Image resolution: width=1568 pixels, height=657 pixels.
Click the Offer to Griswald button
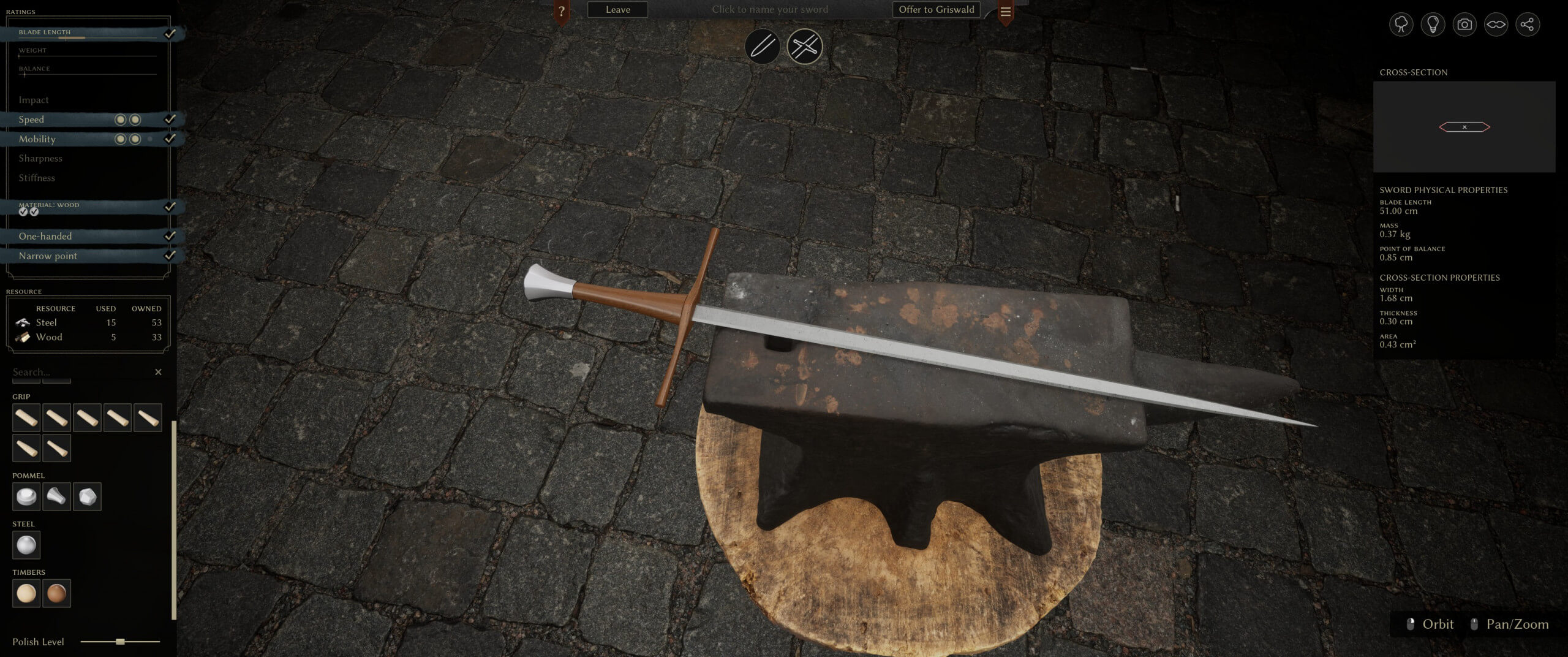[936, 9]
